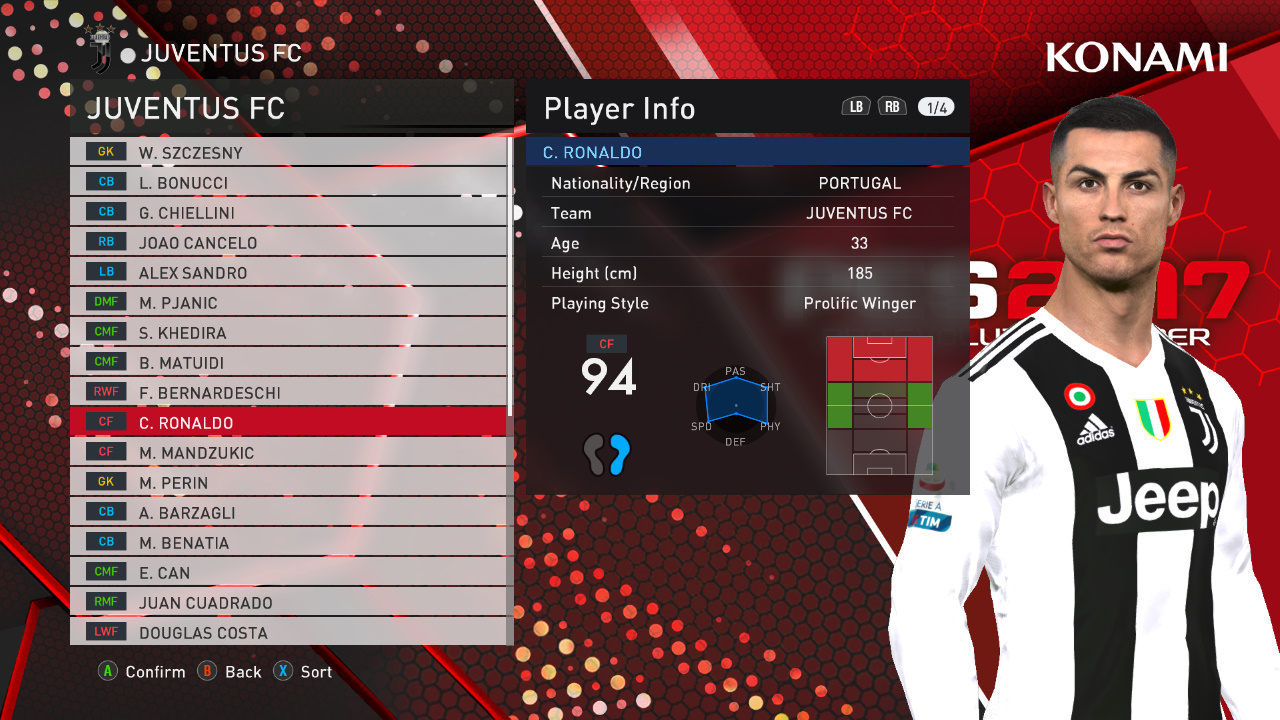Select Alex Sandro's row
This screenshot has width=1280, height=720.
point(288,272)
